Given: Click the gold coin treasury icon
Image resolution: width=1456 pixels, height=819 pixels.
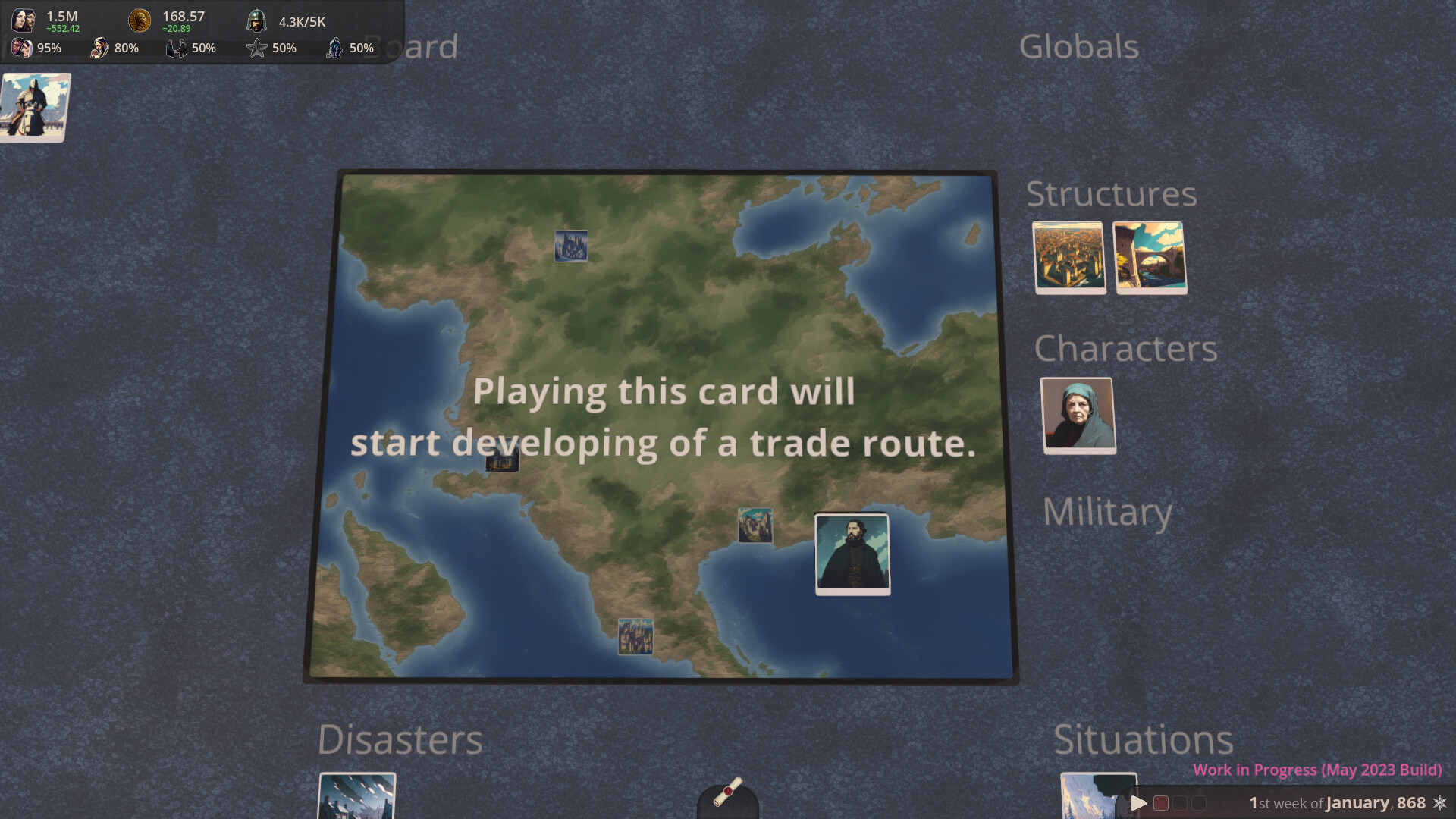Looking at the screenshot, I should coord(139,19).
